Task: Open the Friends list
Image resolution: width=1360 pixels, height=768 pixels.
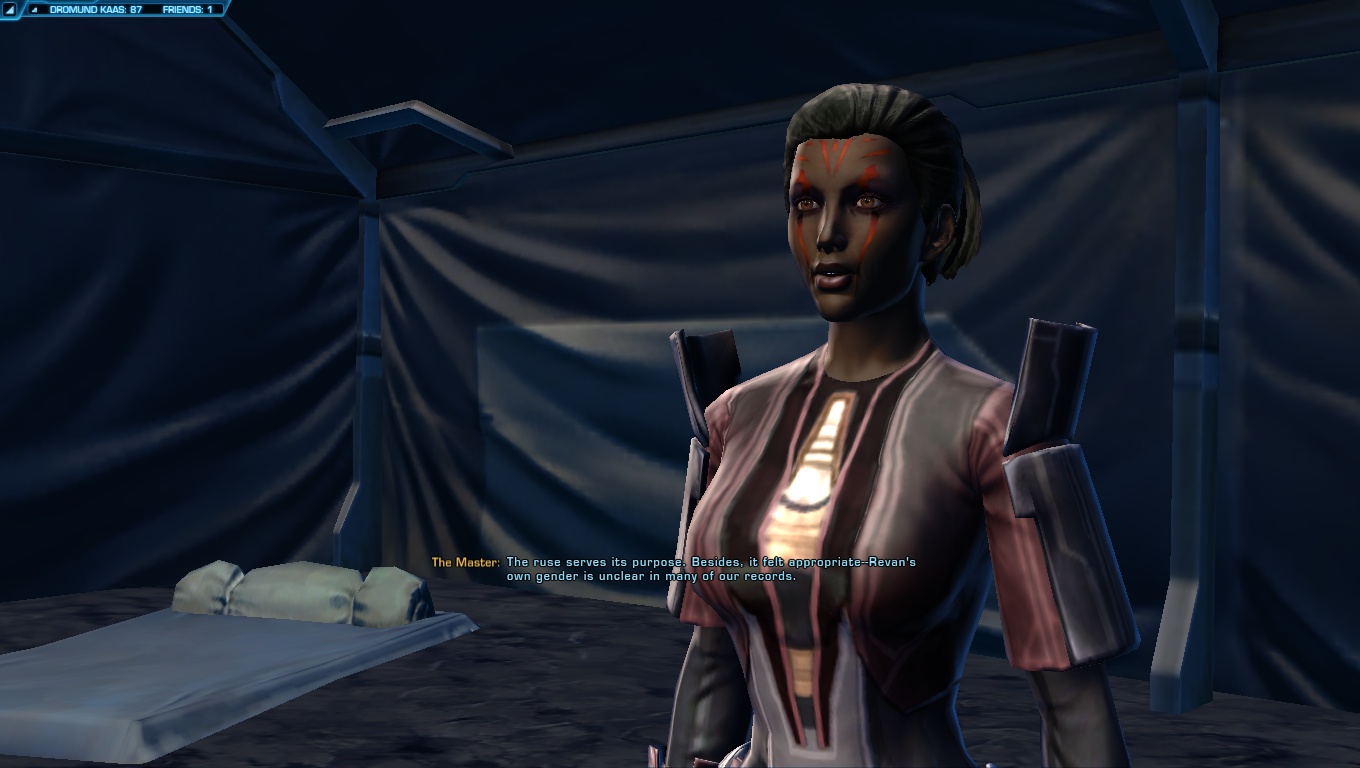Action: (x=187, y=9)
